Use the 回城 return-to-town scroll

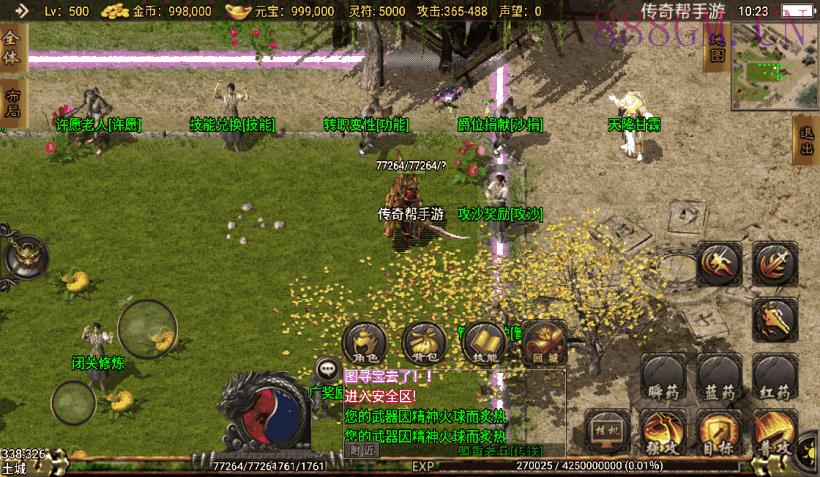tap(544, 344)
